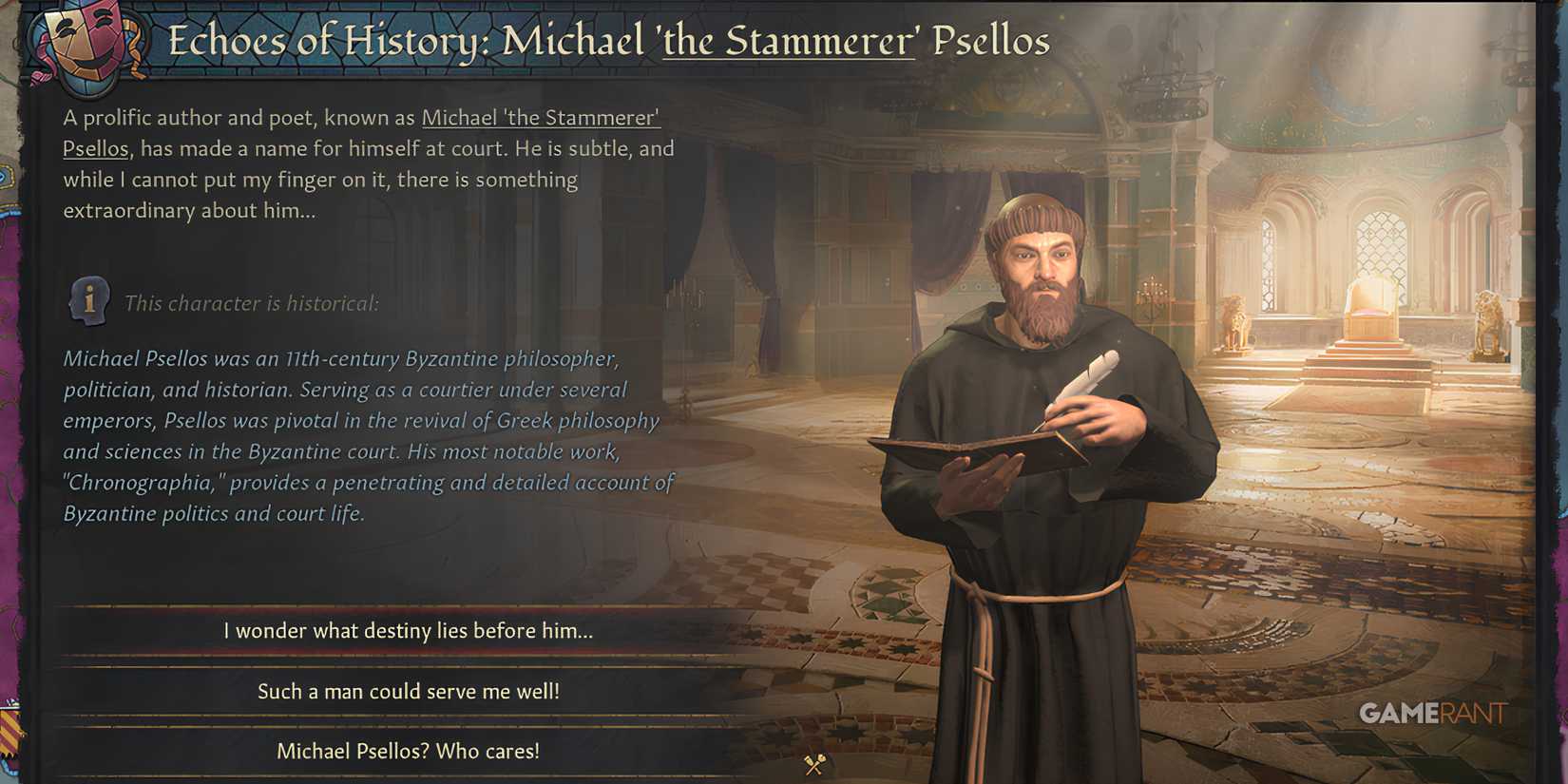Viewport: 1568px width, 784px height.
Task: Click the partially hidden fourth option bar
Action: [409, 779]
